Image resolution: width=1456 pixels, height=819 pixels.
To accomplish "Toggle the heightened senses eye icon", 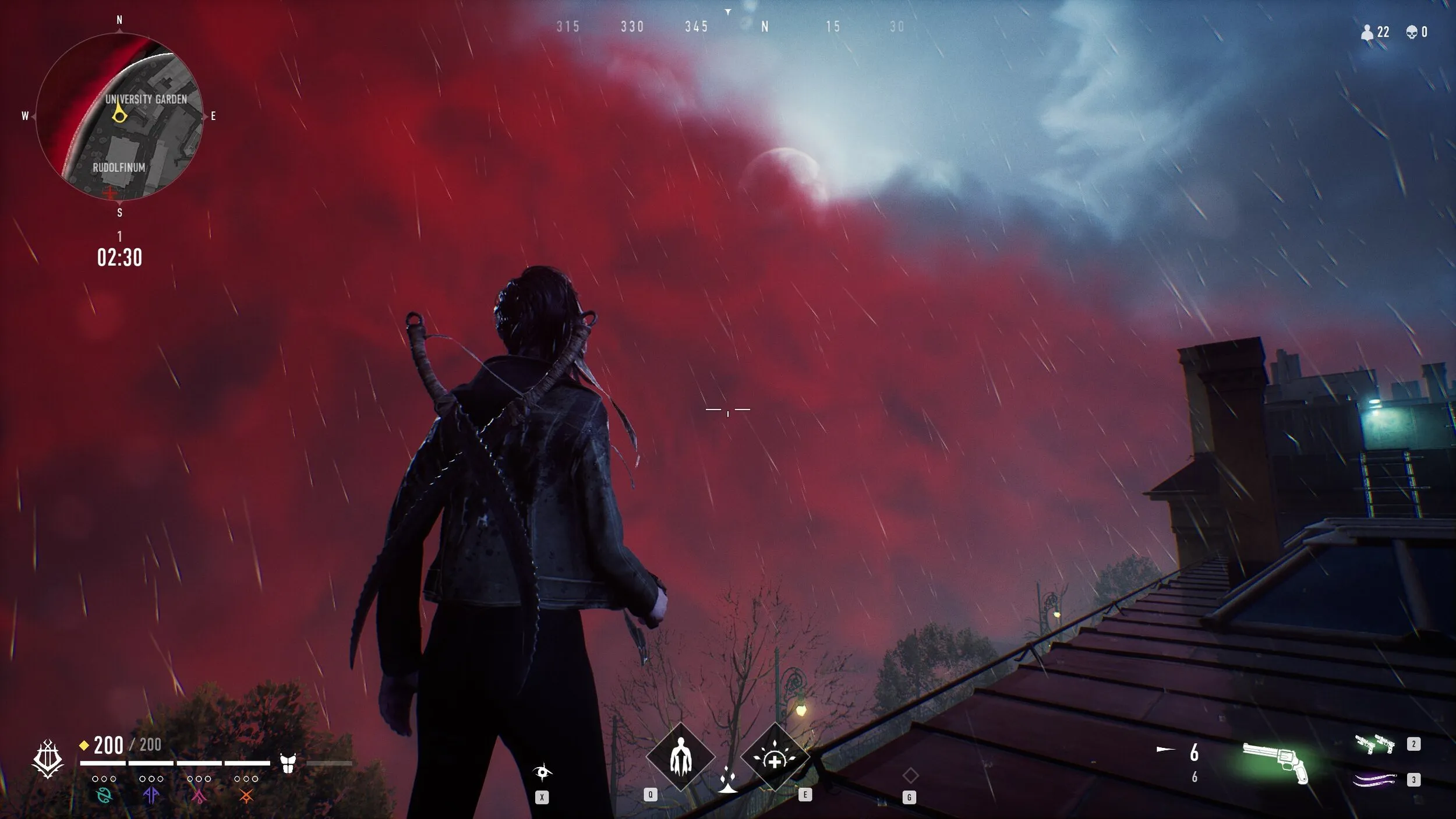I will (x=542, y=772).
